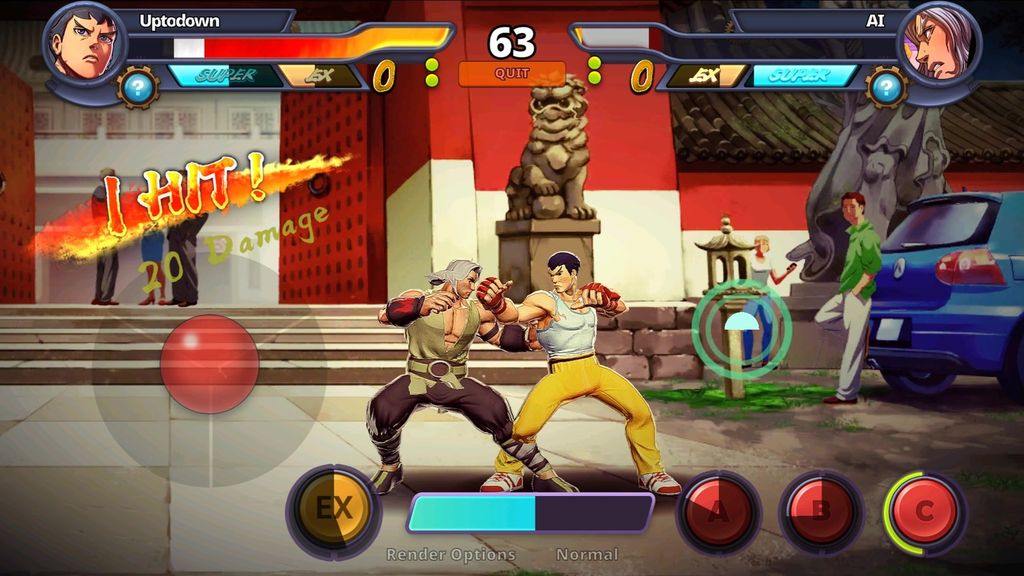
Task: Click the AI opponent portrait
Action: (938, 43)
